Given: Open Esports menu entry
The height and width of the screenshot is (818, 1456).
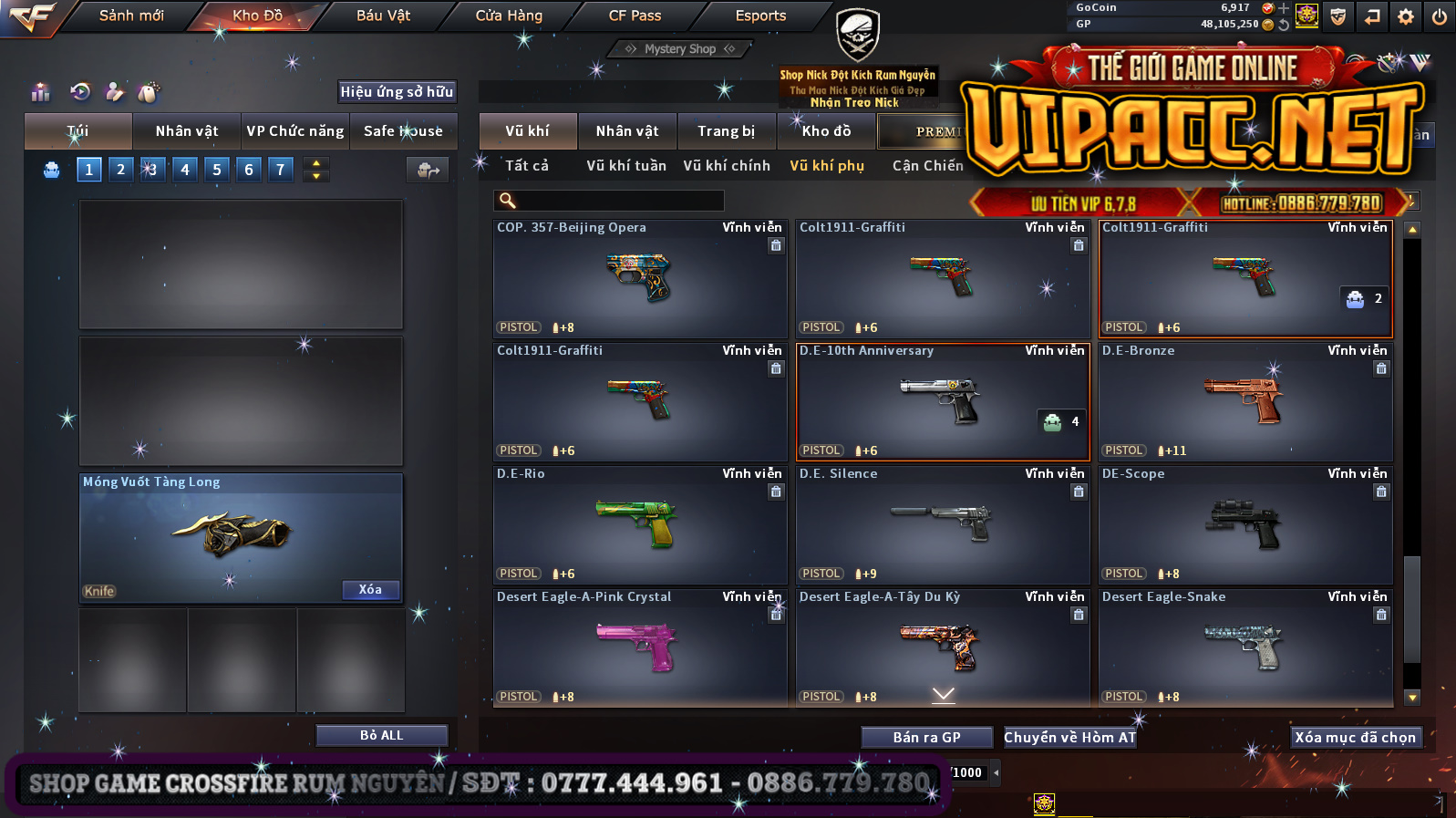Looking at the screenshot, I should click(760, 16).
